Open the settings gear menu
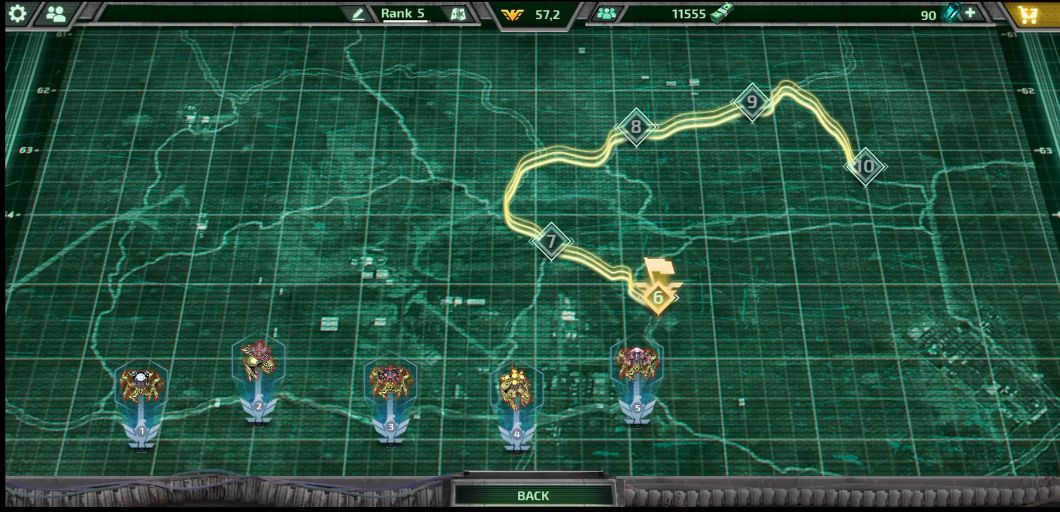 click(x=18, y=14)
